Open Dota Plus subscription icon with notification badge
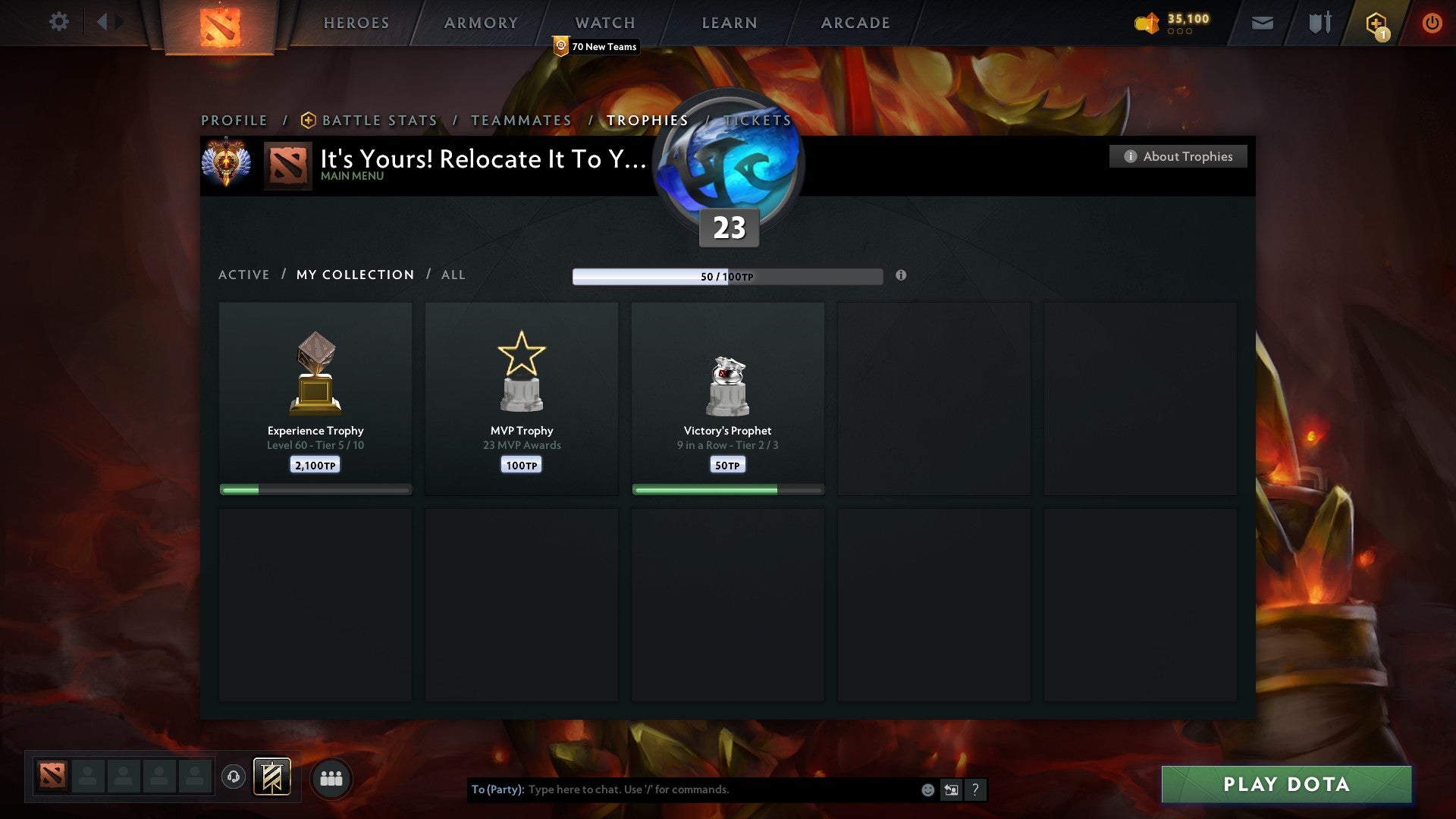The image size is (1456, 819). pyautogui.click(x=1375, y=22)
